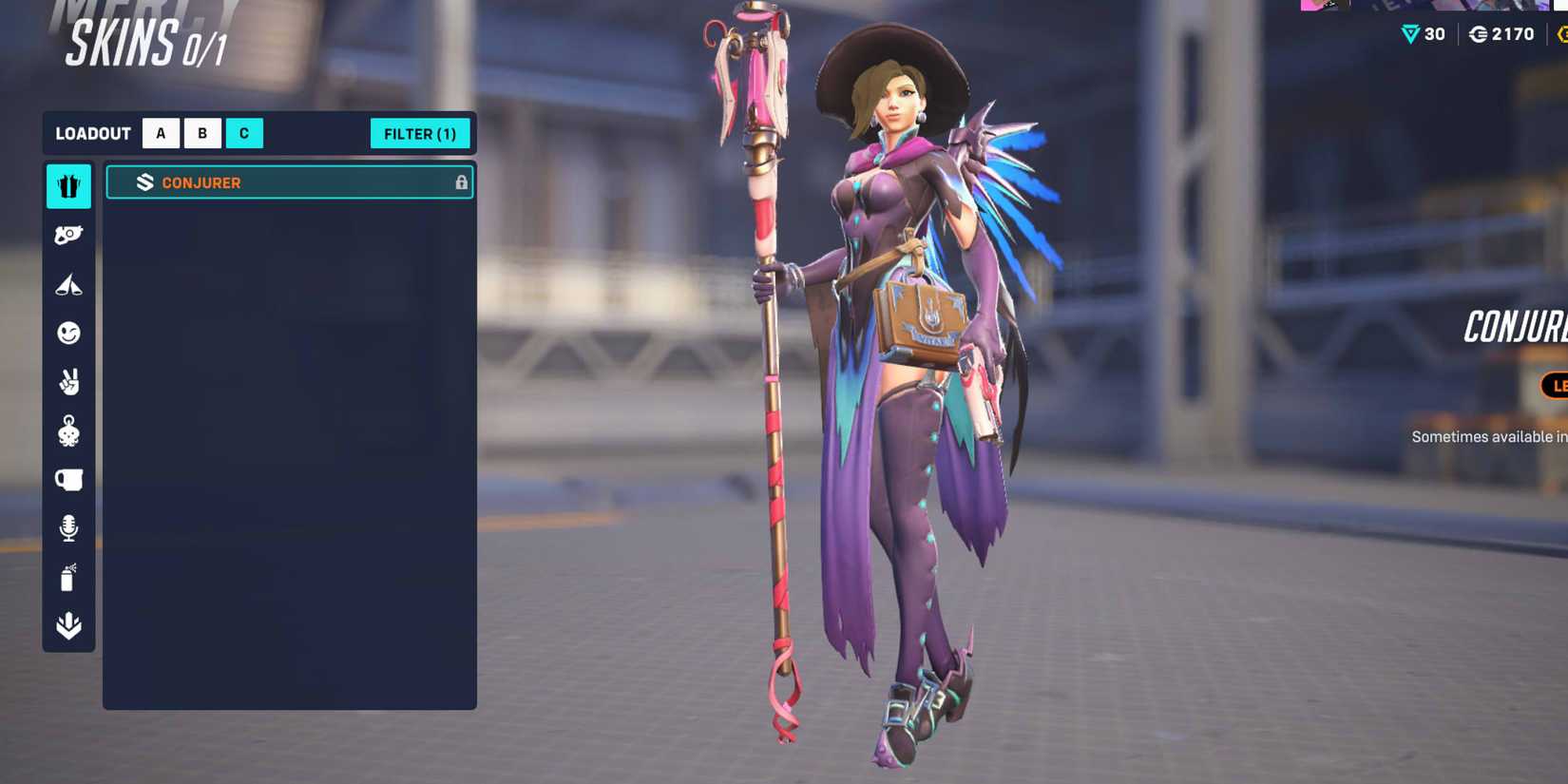Select the Voice Lines microphone icon

tap(67, 528)
